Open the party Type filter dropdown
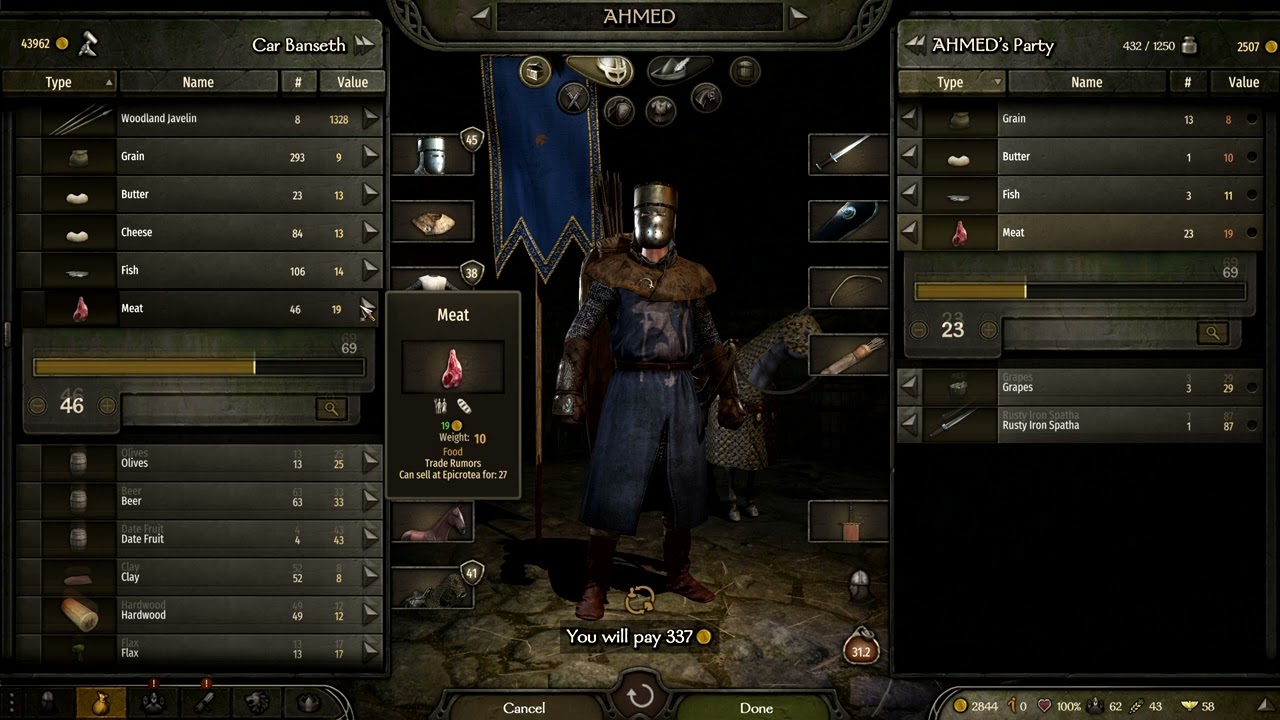 point(950,82)
